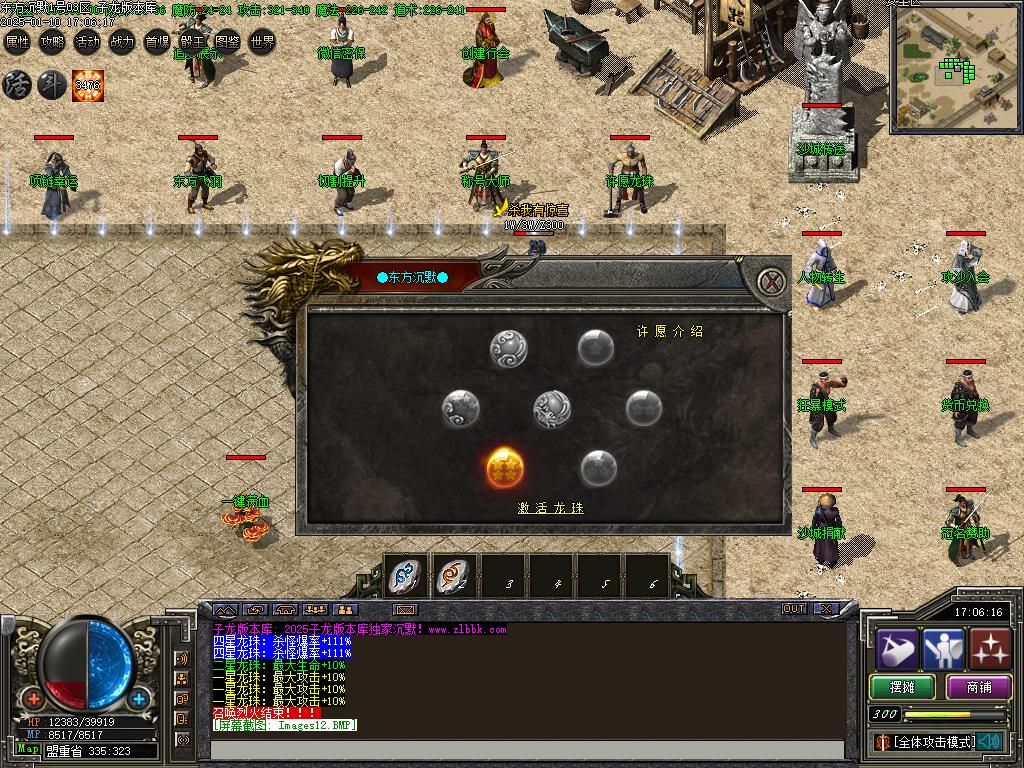The height and width of the screenshot is (768, 1024).
Task: Show the 战力 combat power panel
Action: [x=122, y=42]
